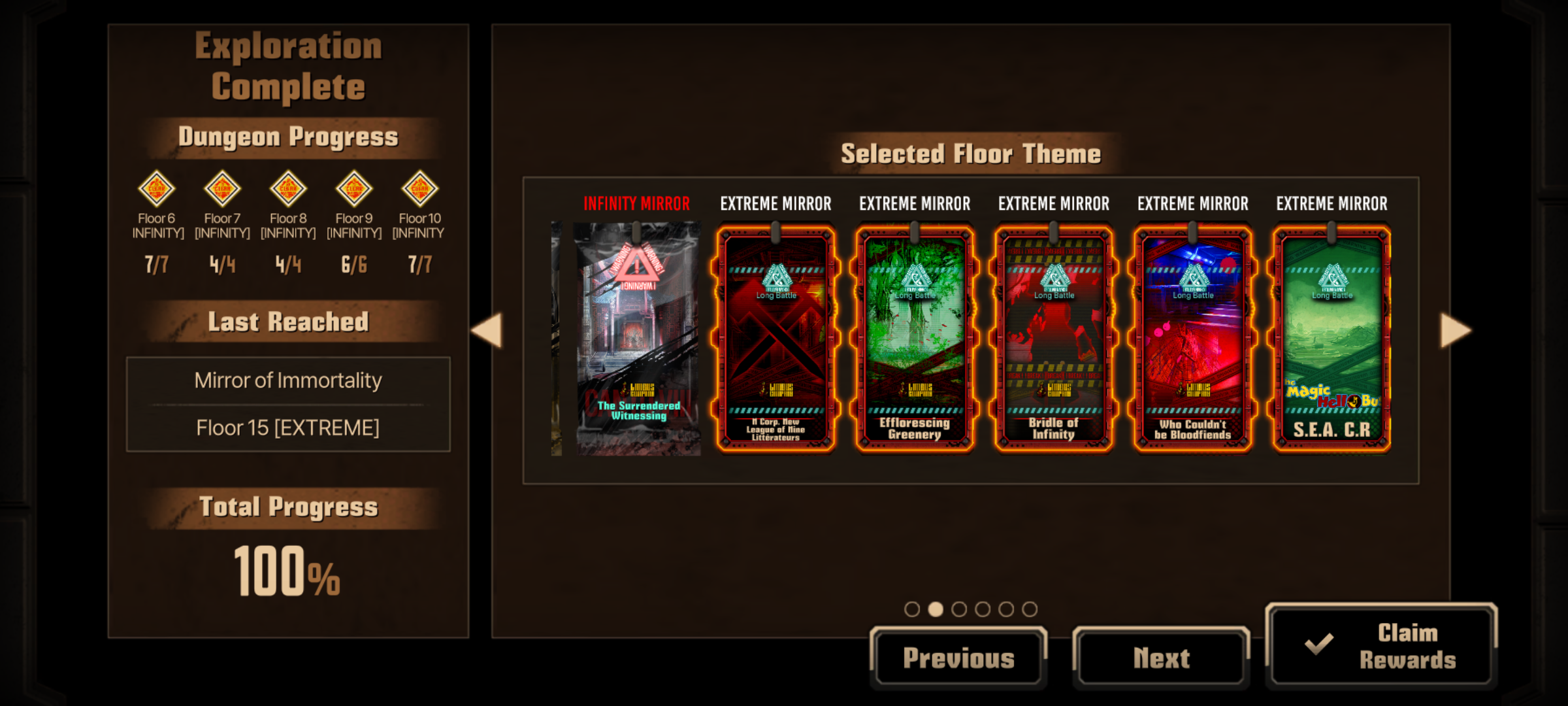The image size is (1568, 706).
Task: Choose the N Corp. New League card
Action: 776,339
